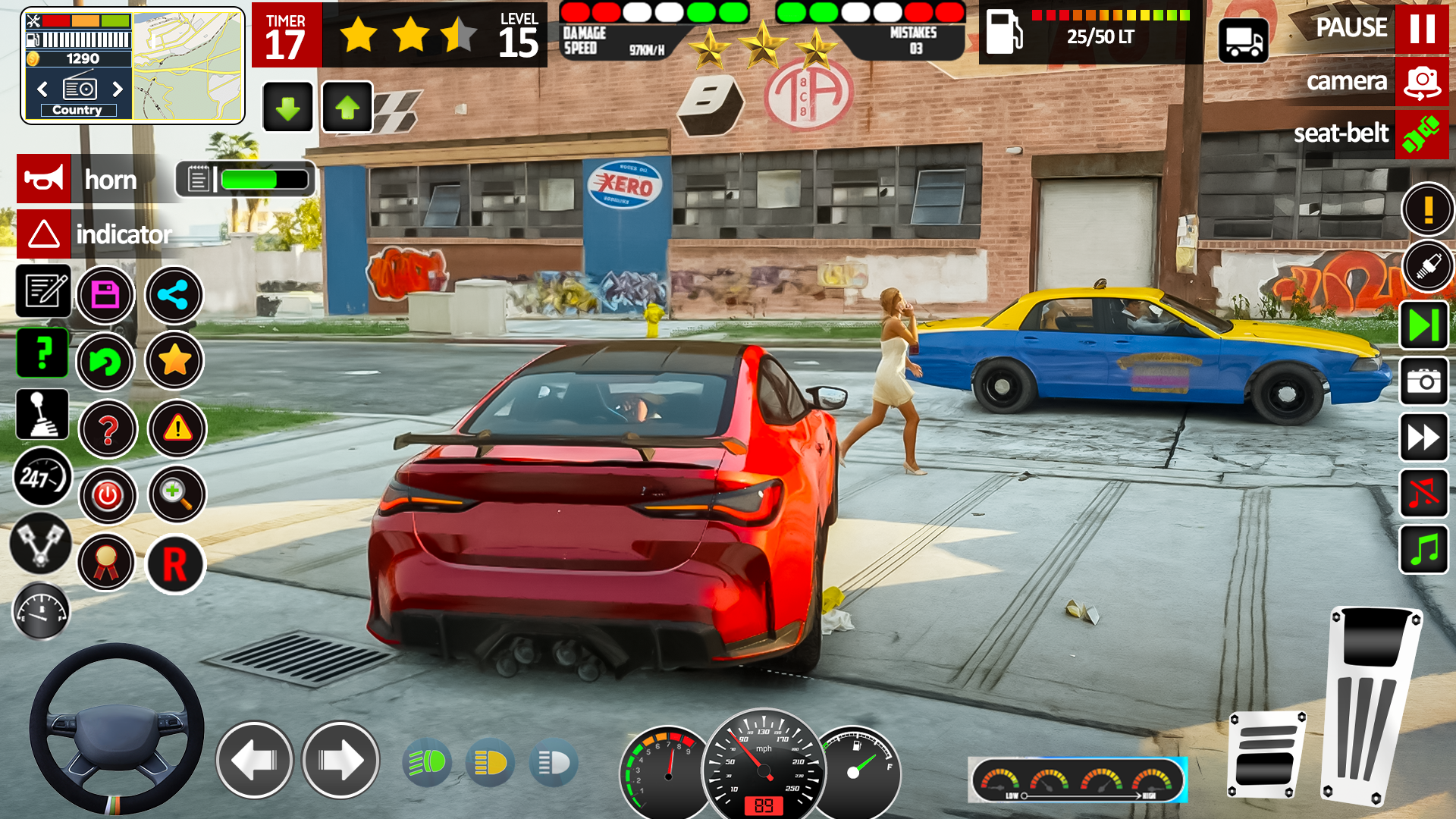
Task: Toggle the red power button
Action: tap(108, 496)
